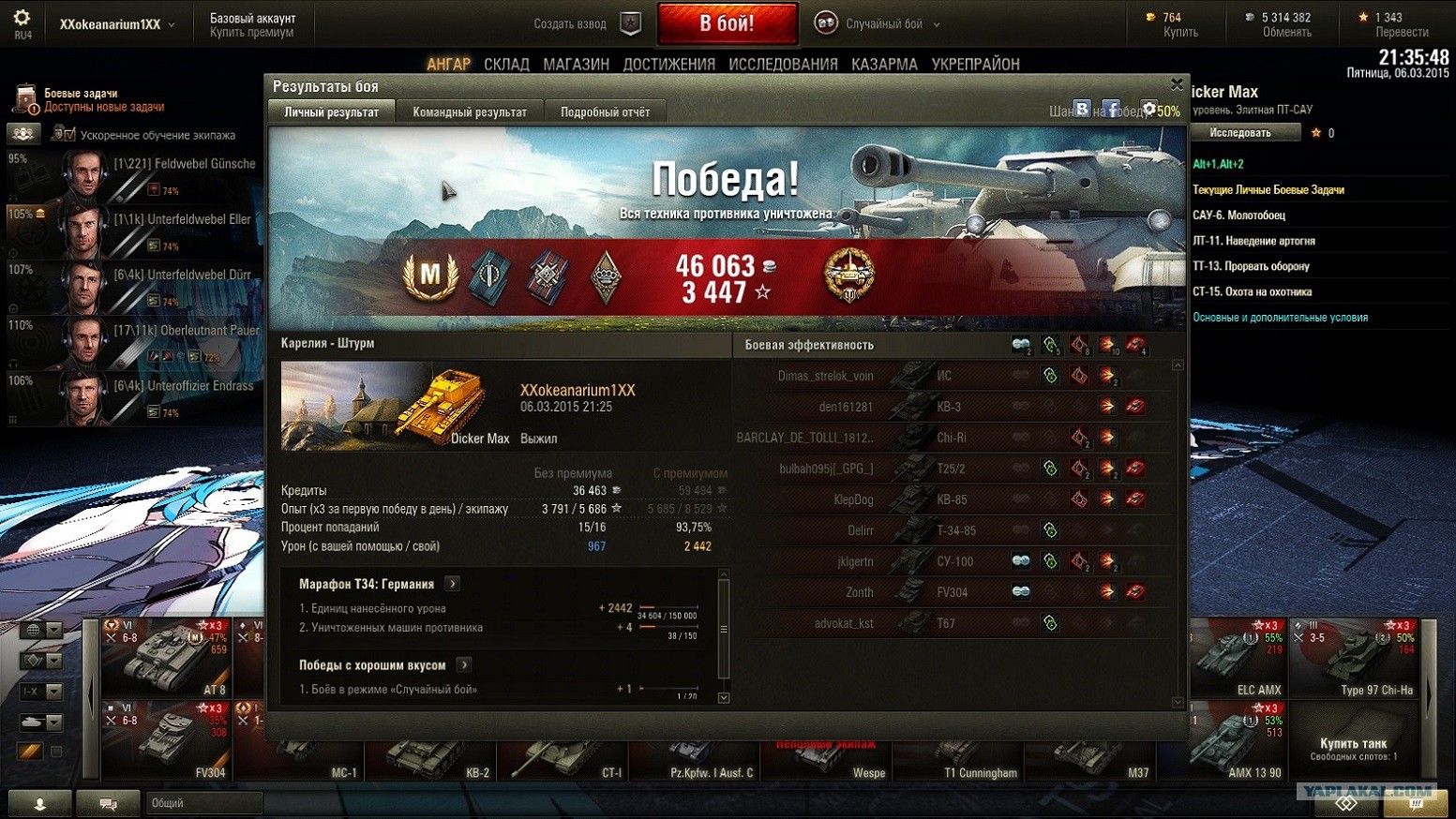Open the УКРЕПРАЙОН menu
This screenshot has height=819, width=1456.
pos(975,65)
